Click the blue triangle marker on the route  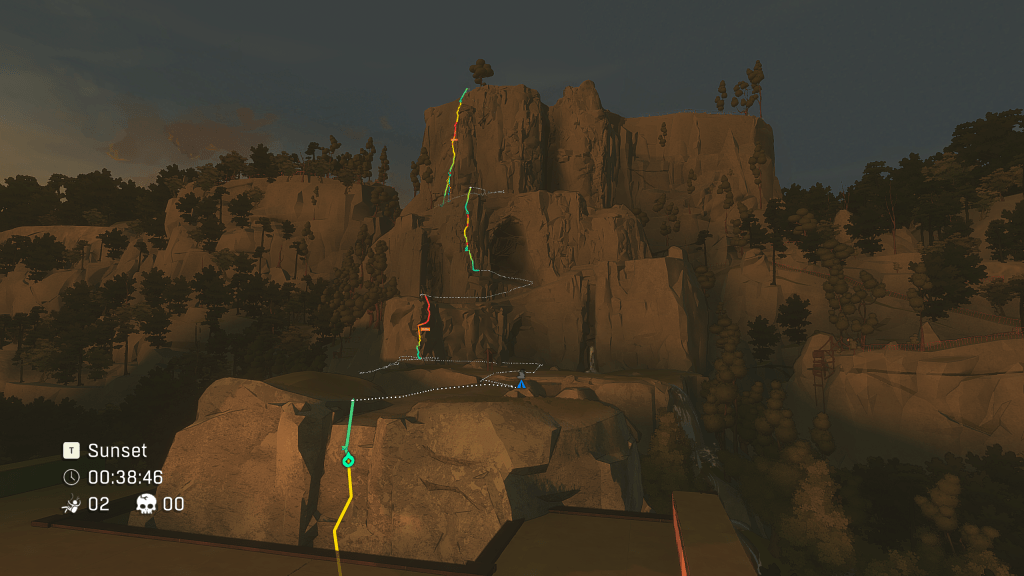(x=521, y=383)
